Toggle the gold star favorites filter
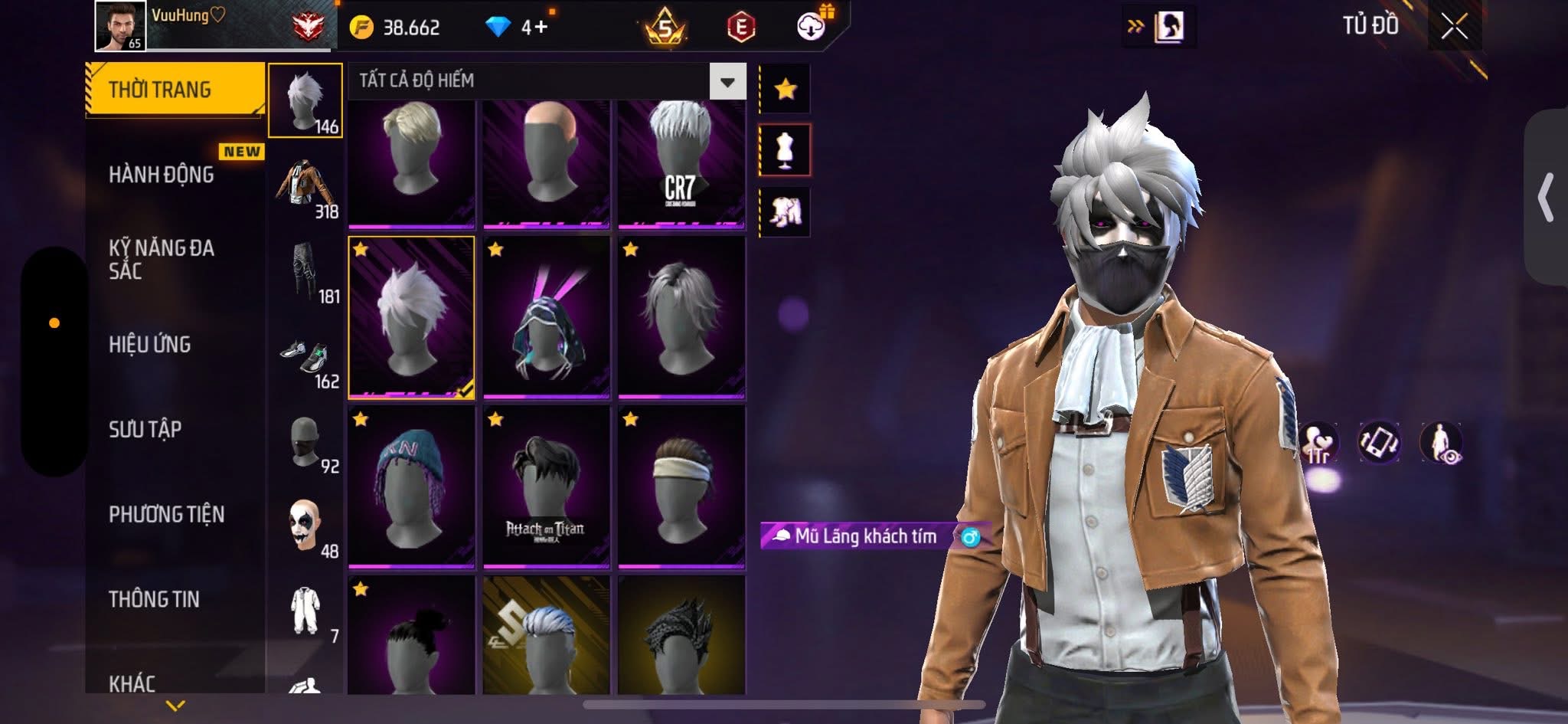Viewport: 1568px width, 724px height. [x=785, y=90]
